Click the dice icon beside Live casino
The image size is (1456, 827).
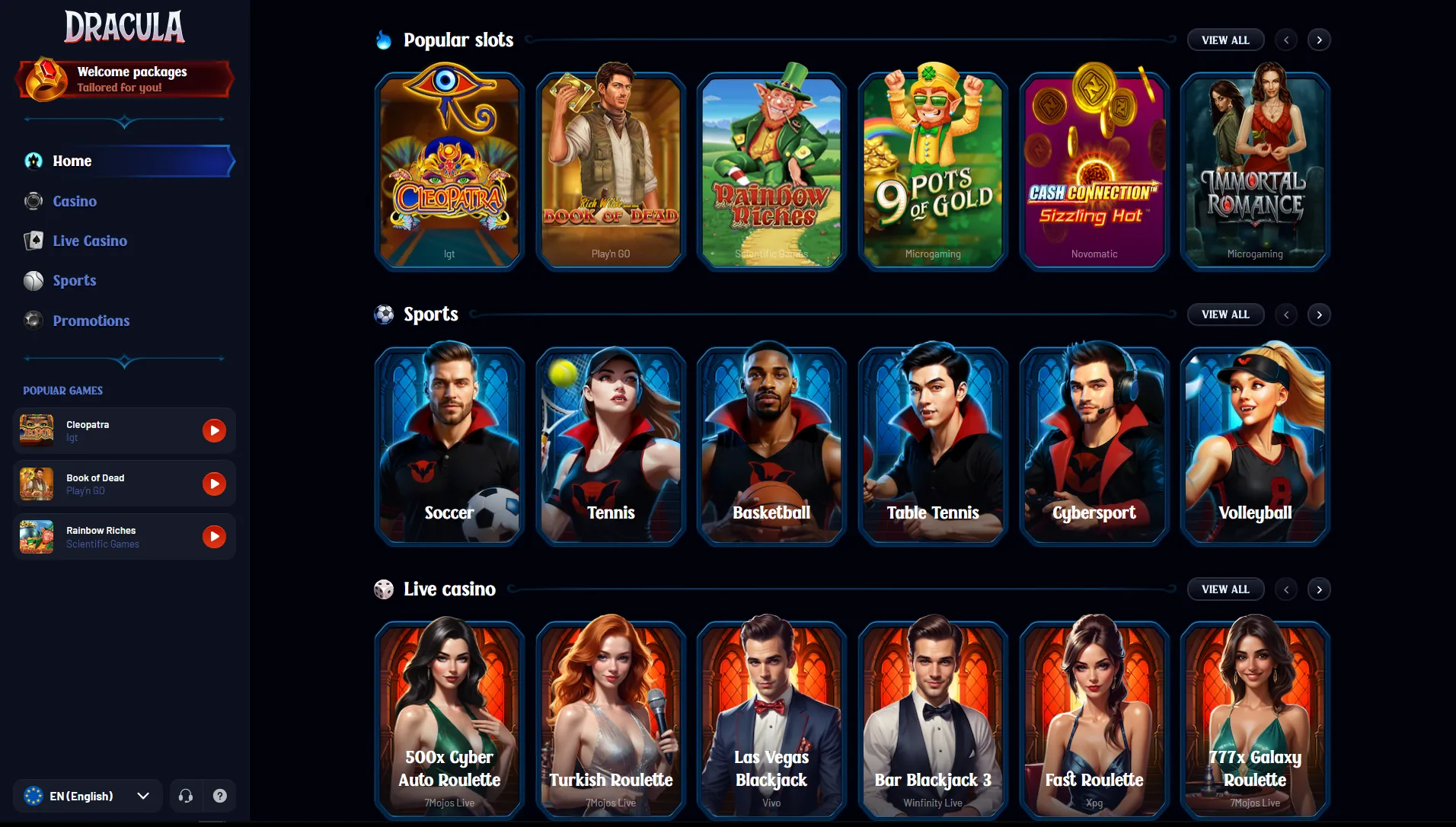[384, 589]
